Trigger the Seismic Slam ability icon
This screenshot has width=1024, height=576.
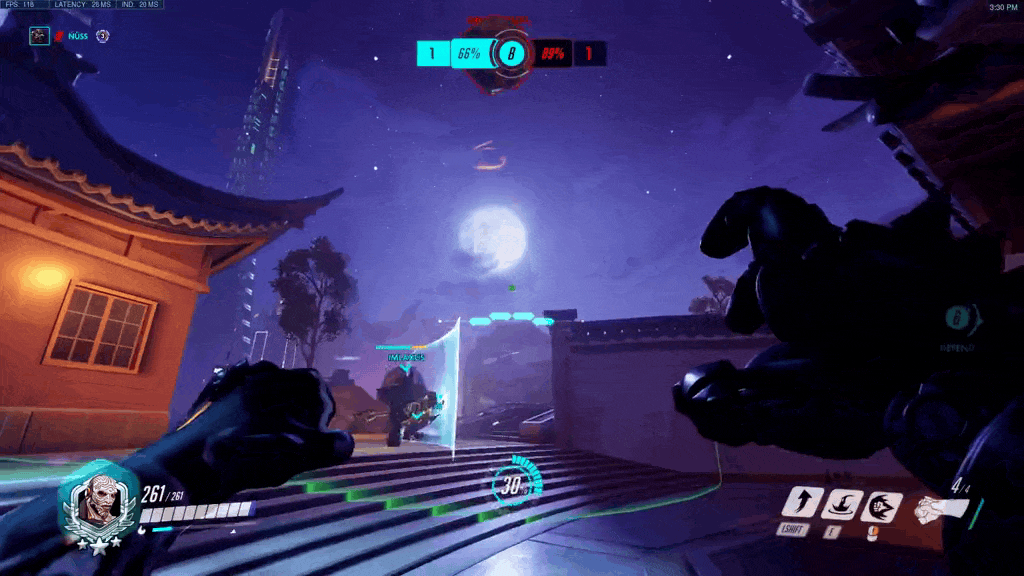pos(840,505)
